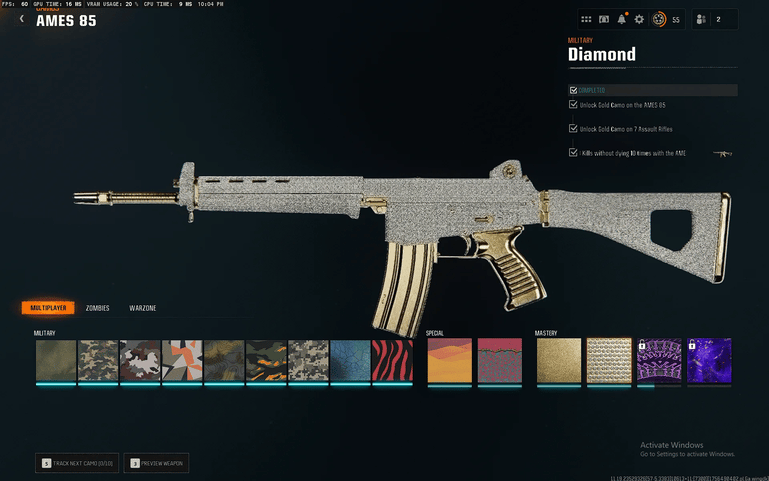The image size is (769, 481).
Task: Select the Multiplayer camo tab
Action: click(x=47, y=308)
